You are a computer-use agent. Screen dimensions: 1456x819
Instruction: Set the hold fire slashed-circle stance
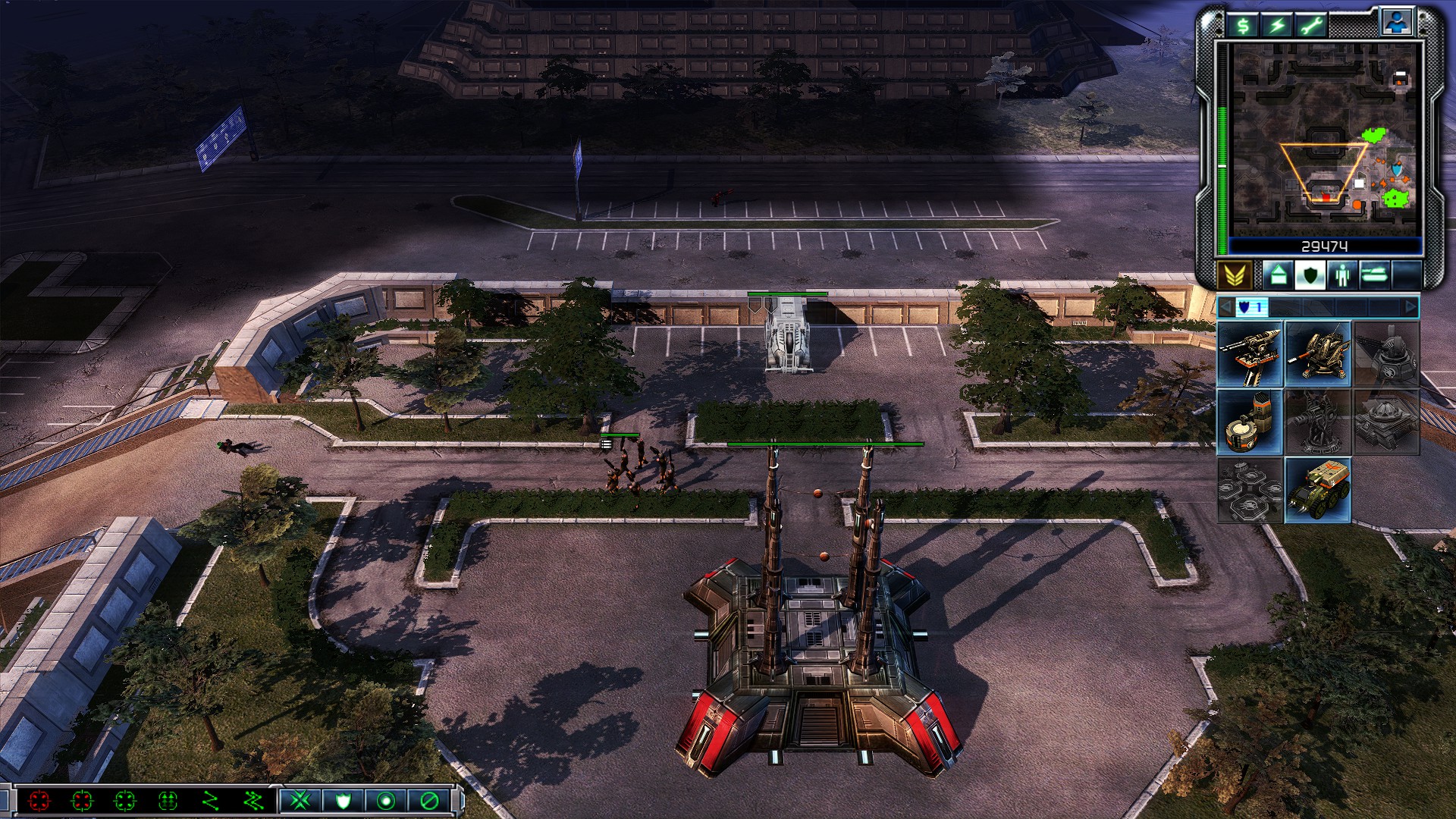point(428,800)
